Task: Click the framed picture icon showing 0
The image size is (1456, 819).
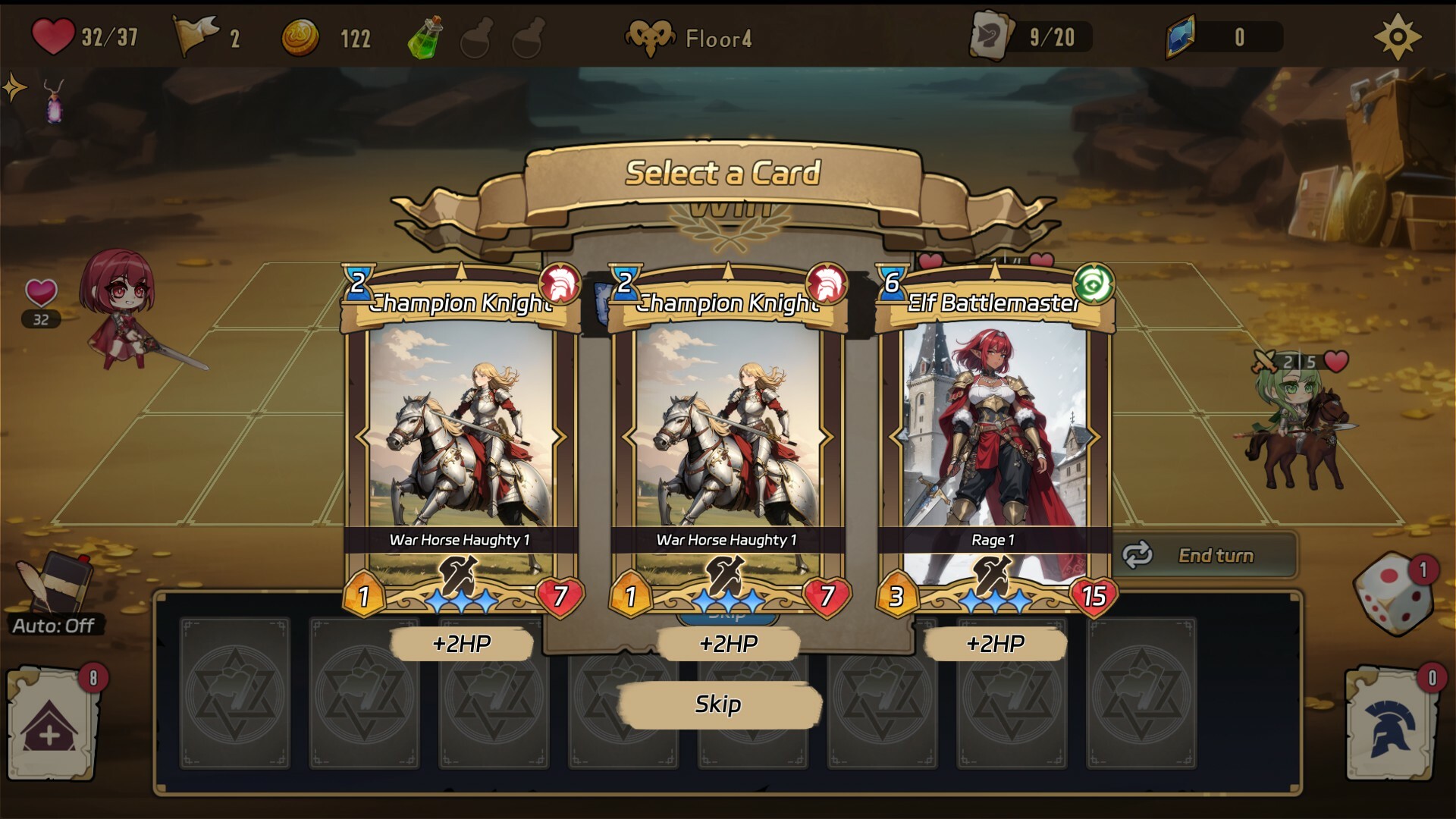Action: pos(1178,36)
